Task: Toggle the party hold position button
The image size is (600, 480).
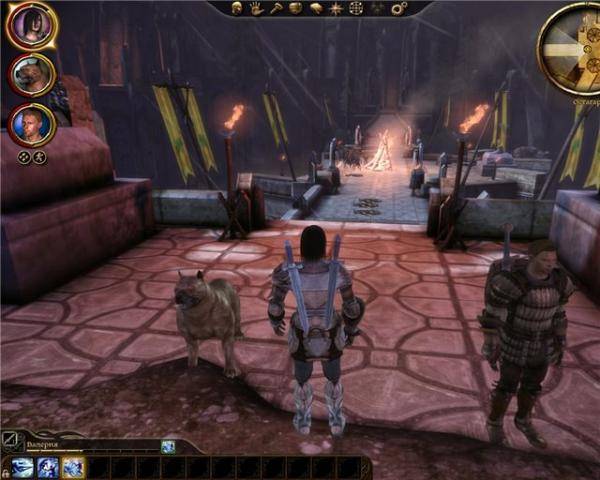Action: tap(39, 157)
